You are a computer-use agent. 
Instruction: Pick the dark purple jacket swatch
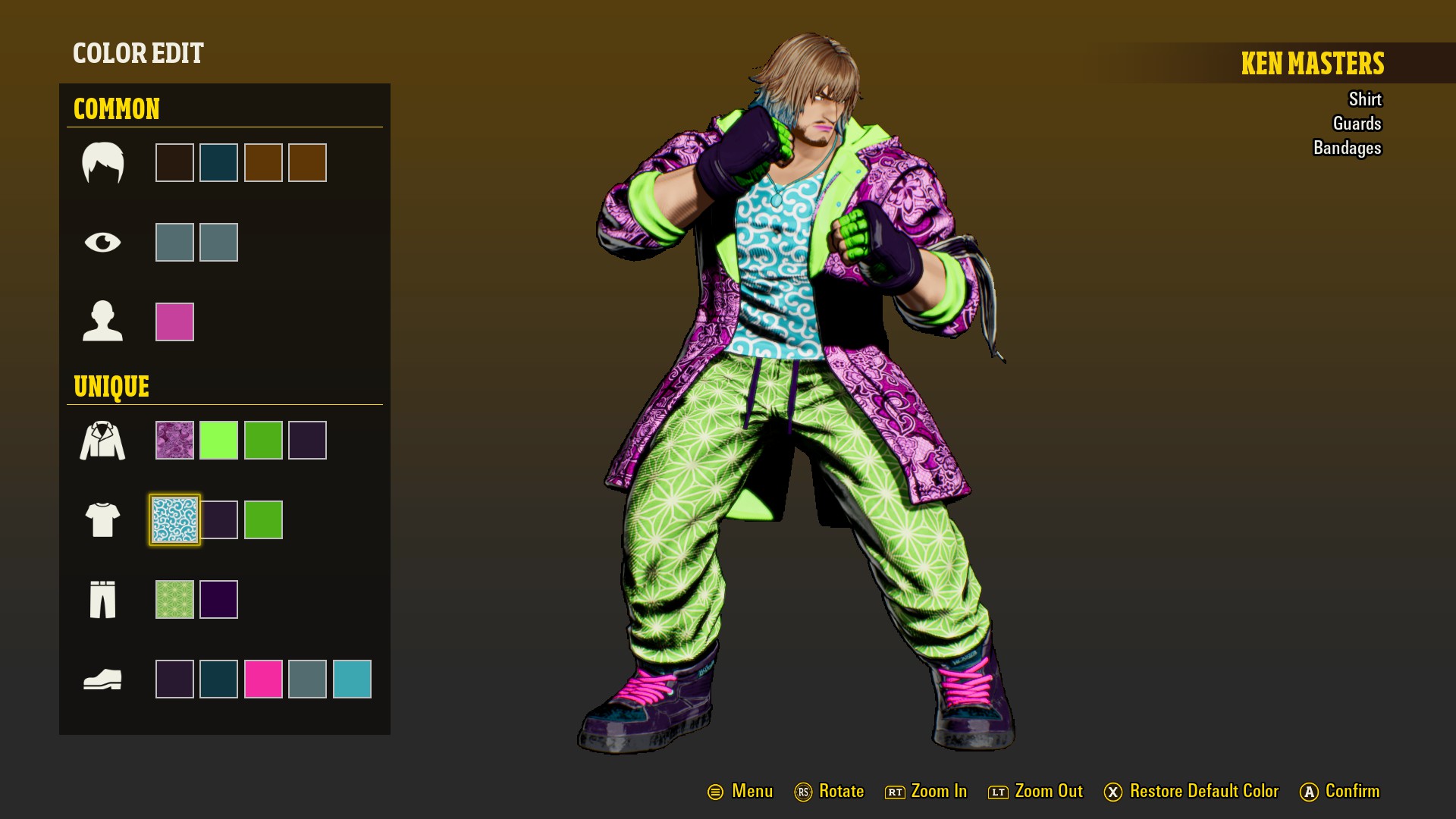click(x=307, y=440)
